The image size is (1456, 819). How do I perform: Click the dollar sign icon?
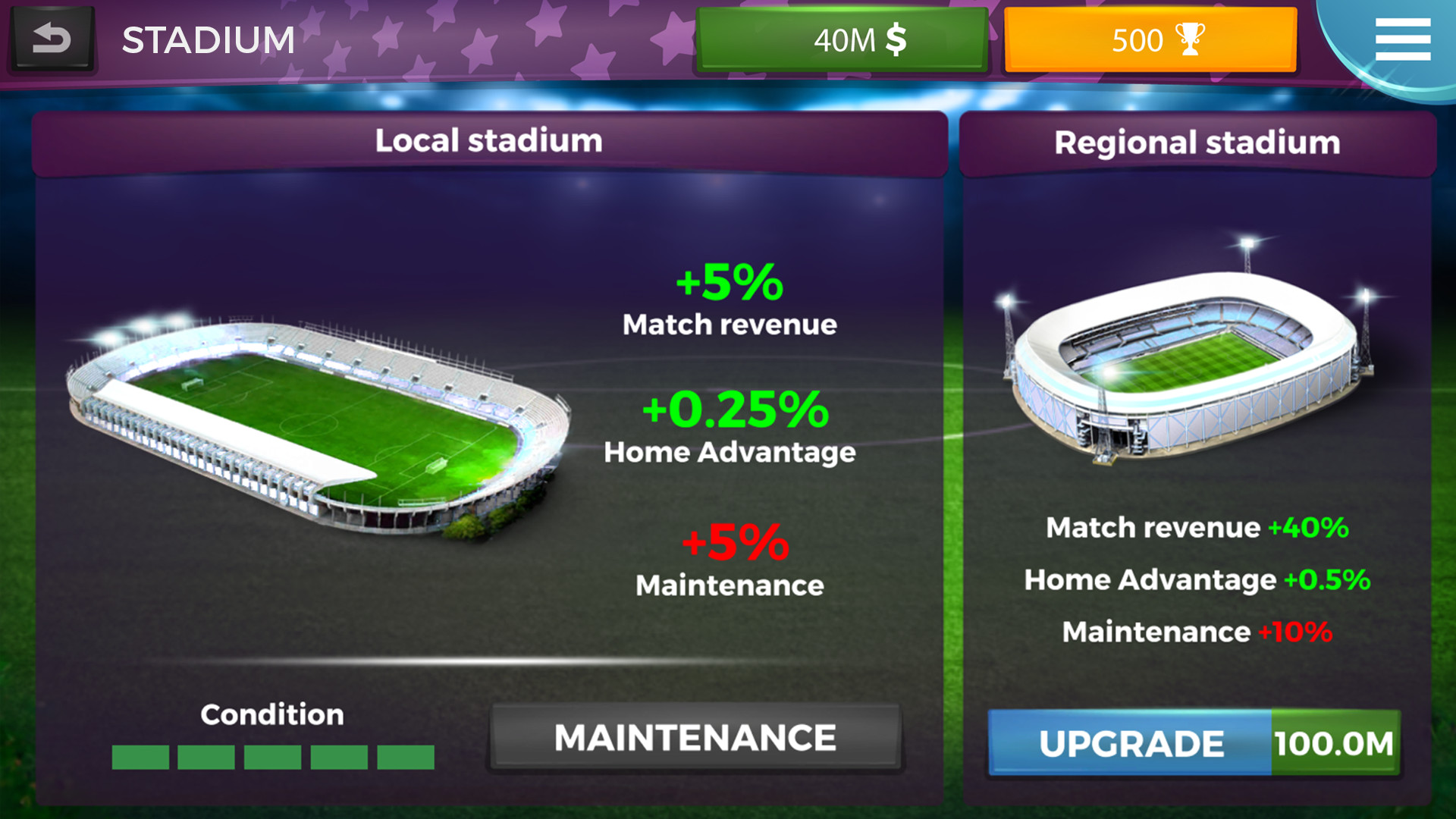coord(895,40)
